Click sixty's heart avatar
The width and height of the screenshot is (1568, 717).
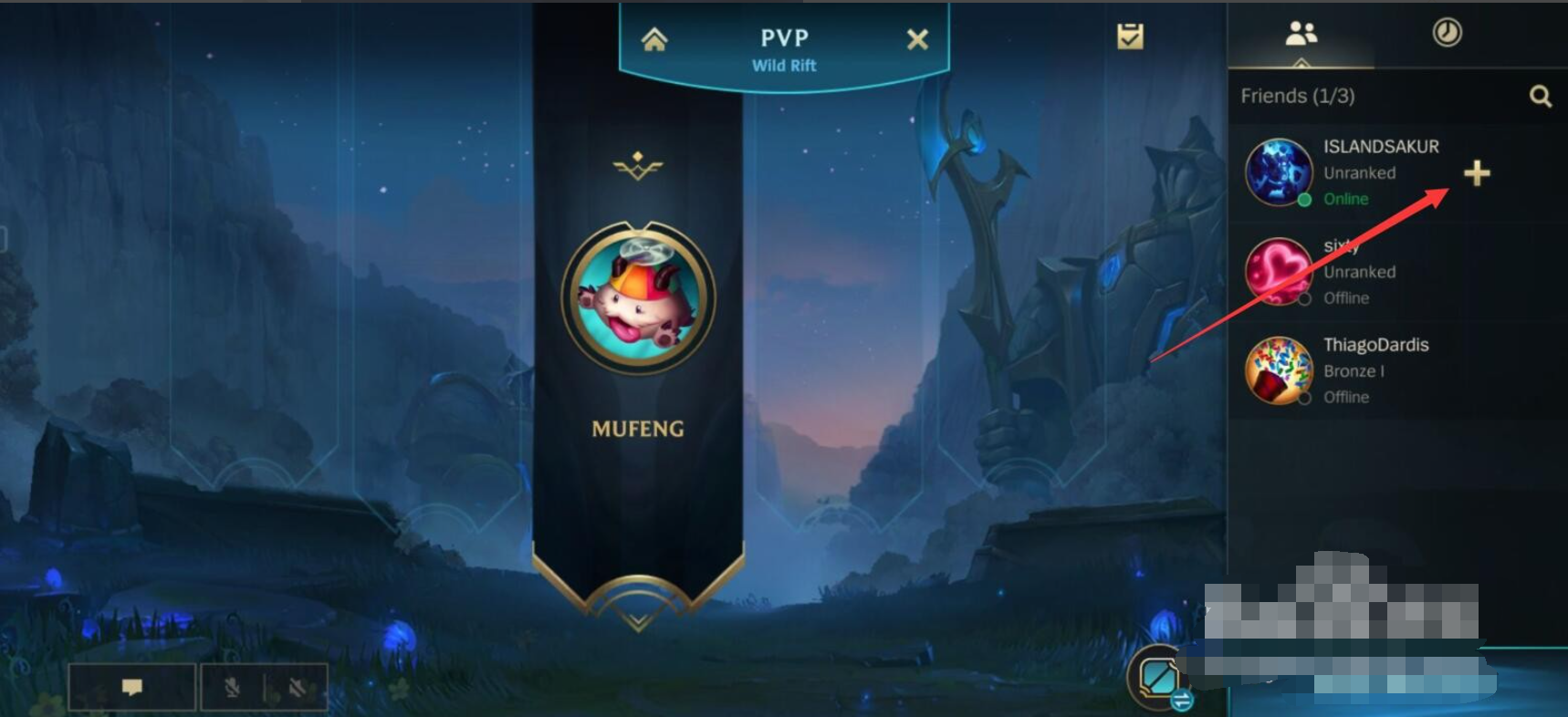tap(1278, 272)
